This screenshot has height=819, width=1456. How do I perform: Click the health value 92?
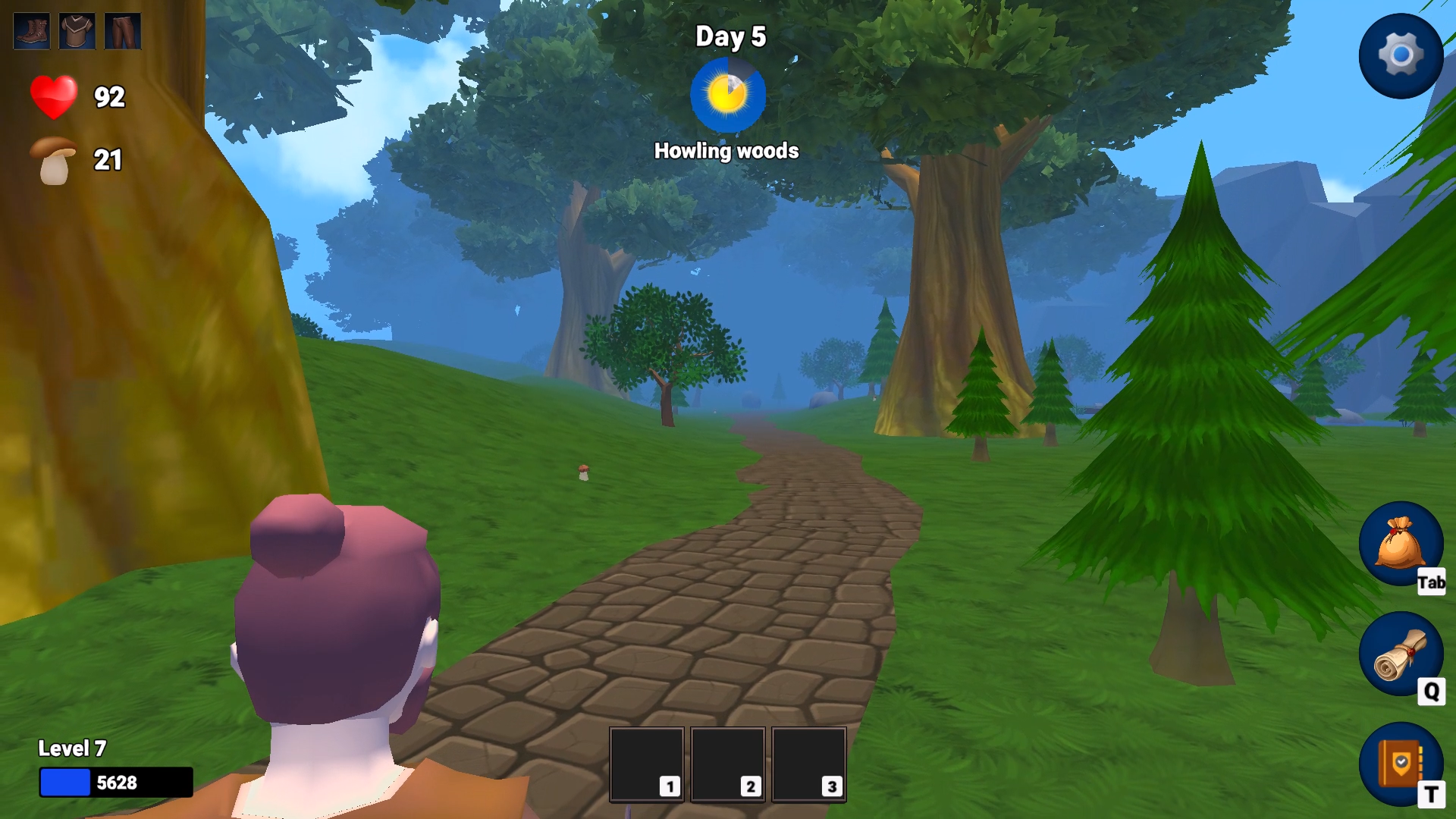[x=108, y=96]
